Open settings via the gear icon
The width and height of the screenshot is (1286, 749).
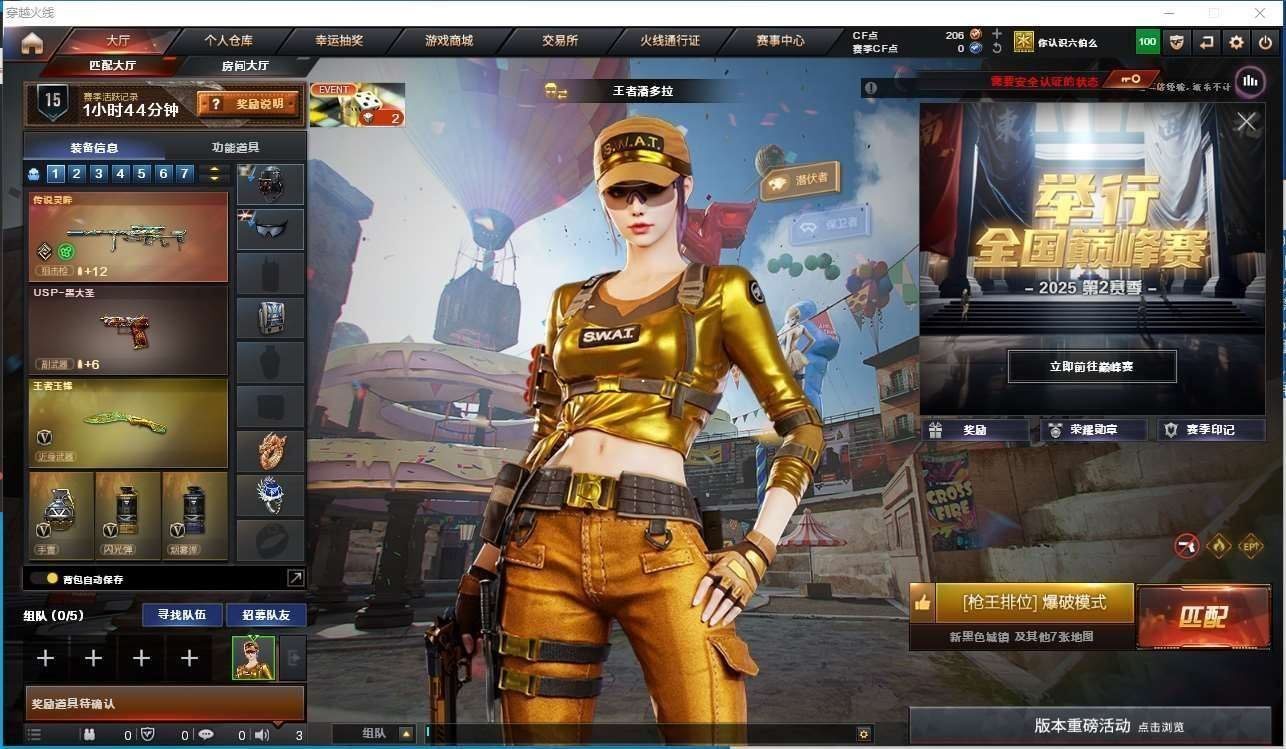1237,42
